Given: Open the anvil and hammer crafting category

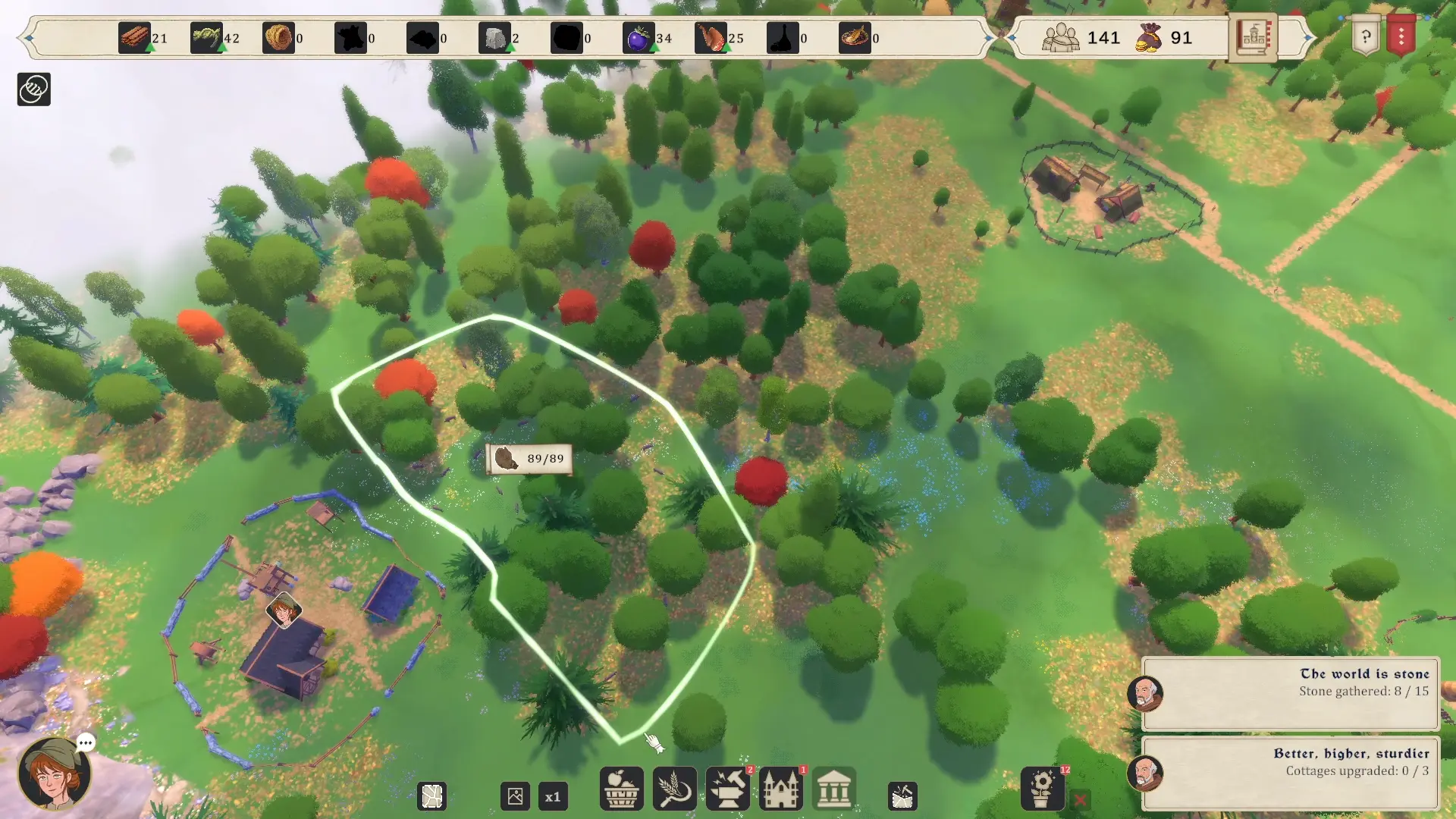Looking at the screenshot, I should (728, 789).
